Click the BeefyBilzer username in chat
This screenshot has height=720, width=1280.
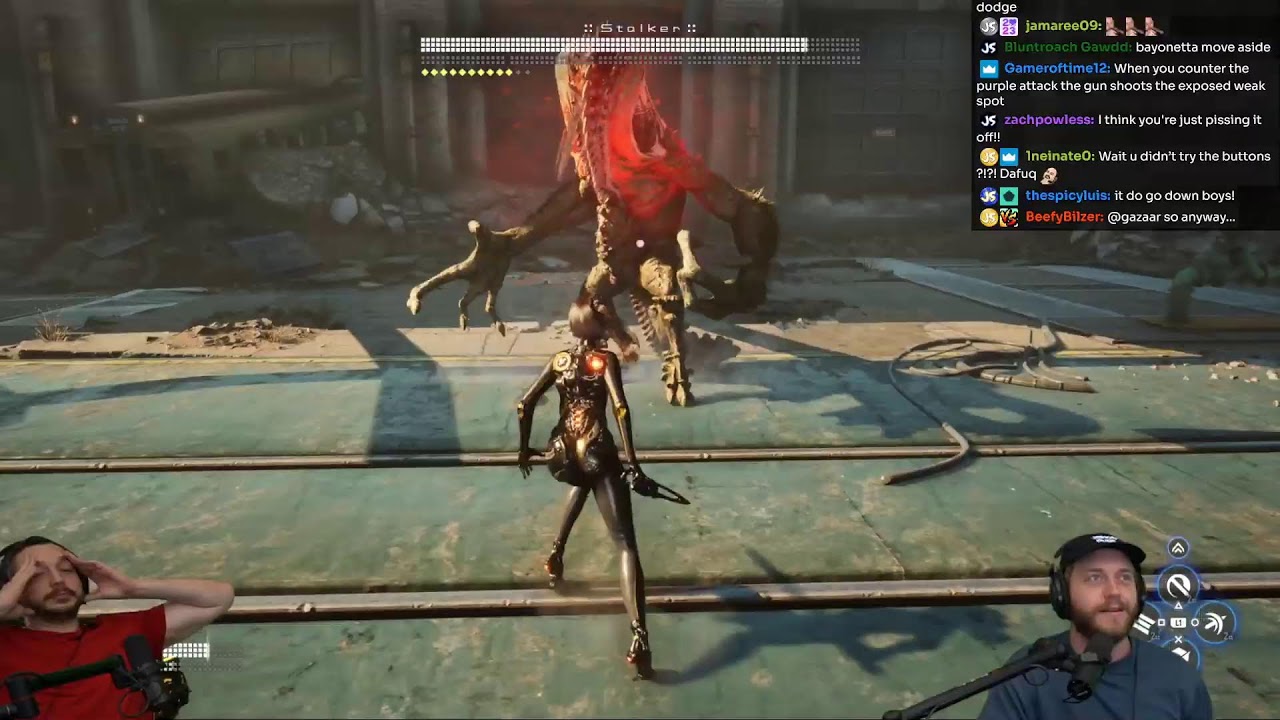(1064, 217)
